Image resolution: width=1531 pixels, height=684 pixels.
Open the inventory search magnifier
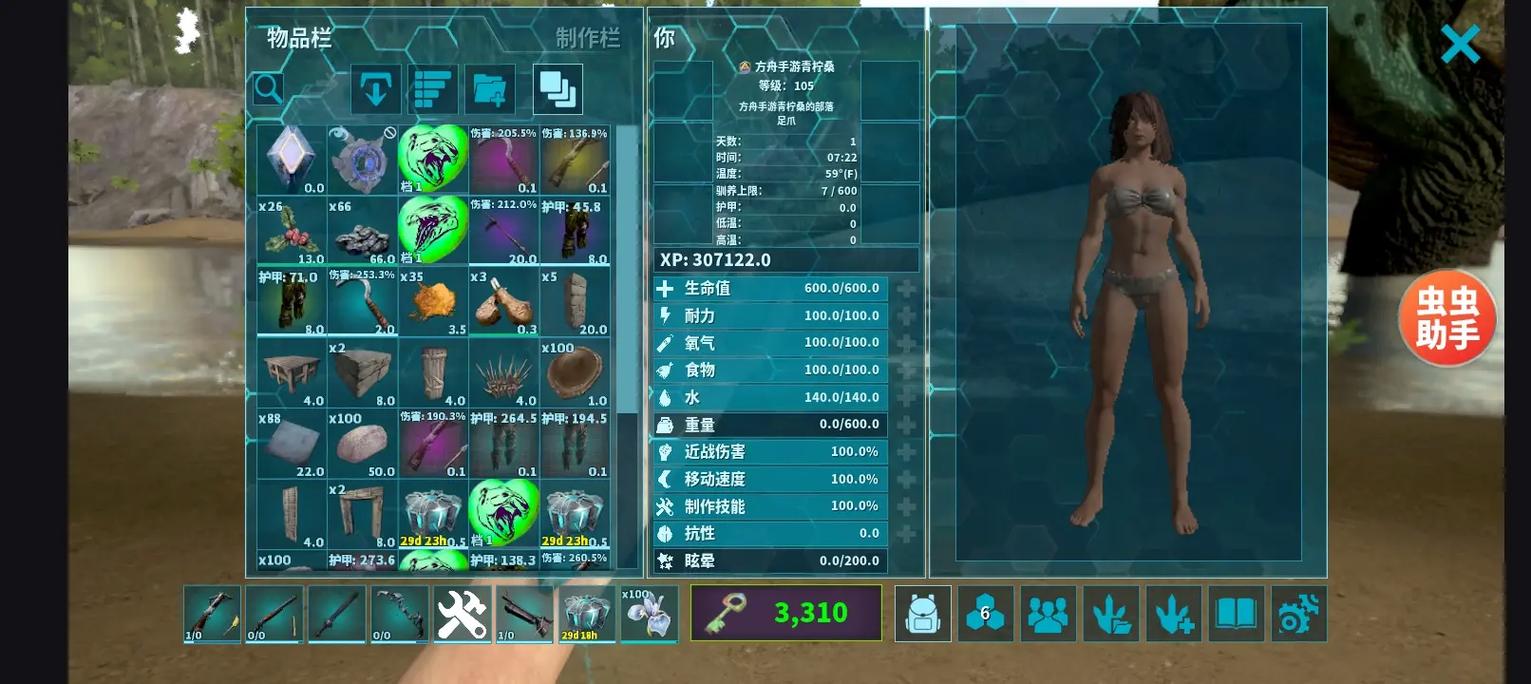pyautogui.click(x=268, y=89)
